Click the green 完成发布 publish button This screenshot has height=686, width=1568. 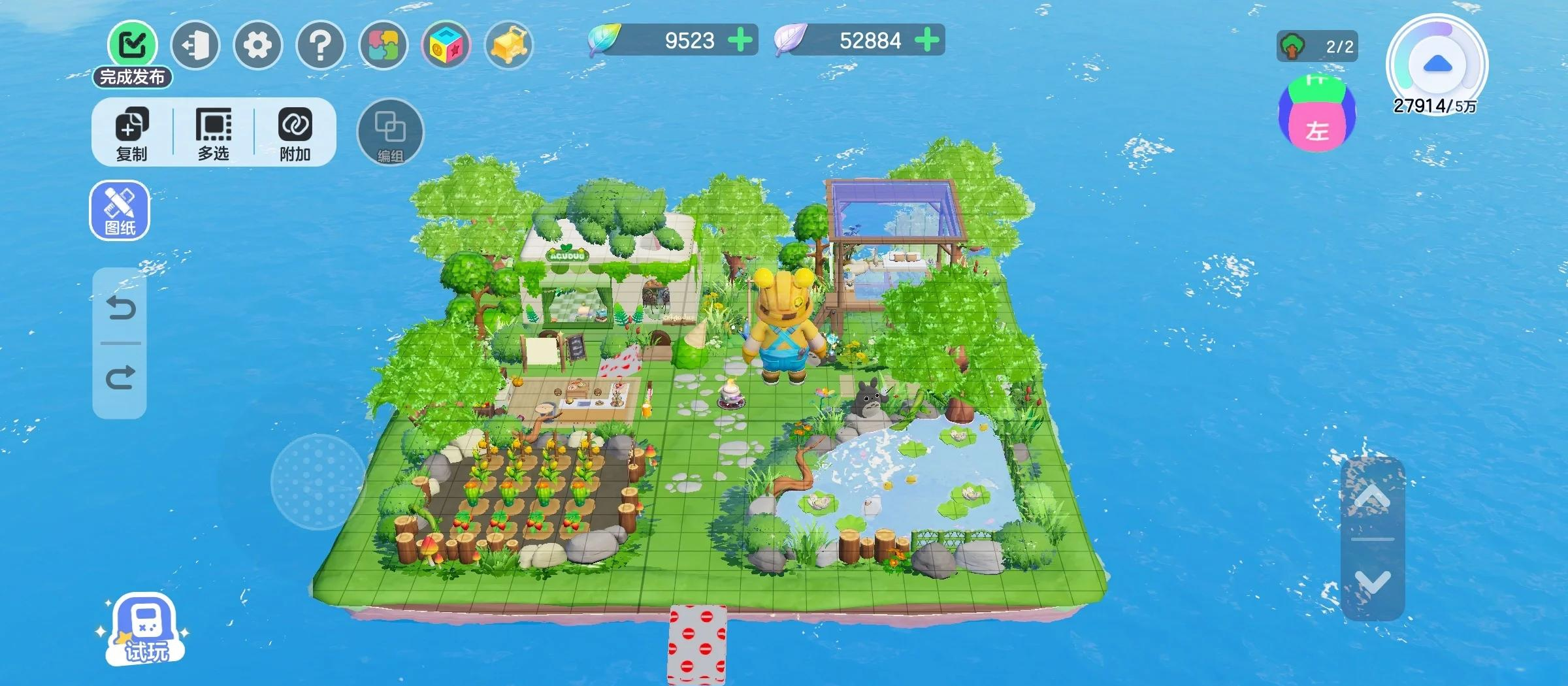(133, 47)
